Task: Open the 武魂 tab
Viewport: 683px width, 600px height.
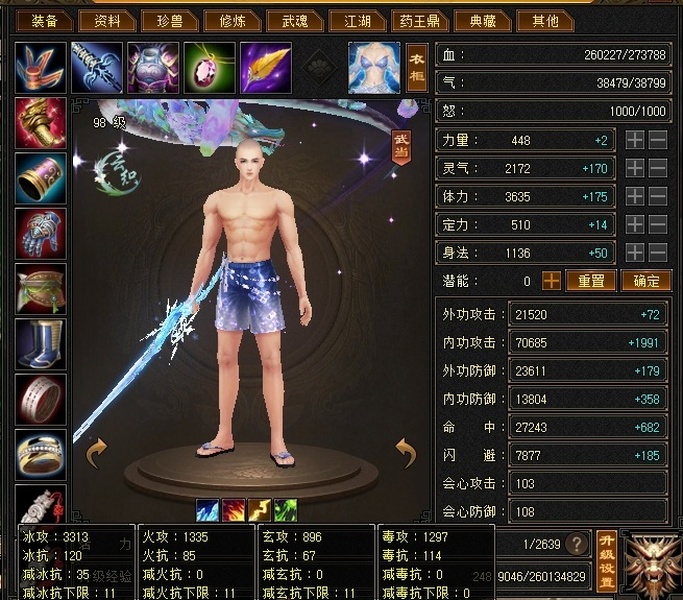Action: pyautogui.click(x=296, y=20)
